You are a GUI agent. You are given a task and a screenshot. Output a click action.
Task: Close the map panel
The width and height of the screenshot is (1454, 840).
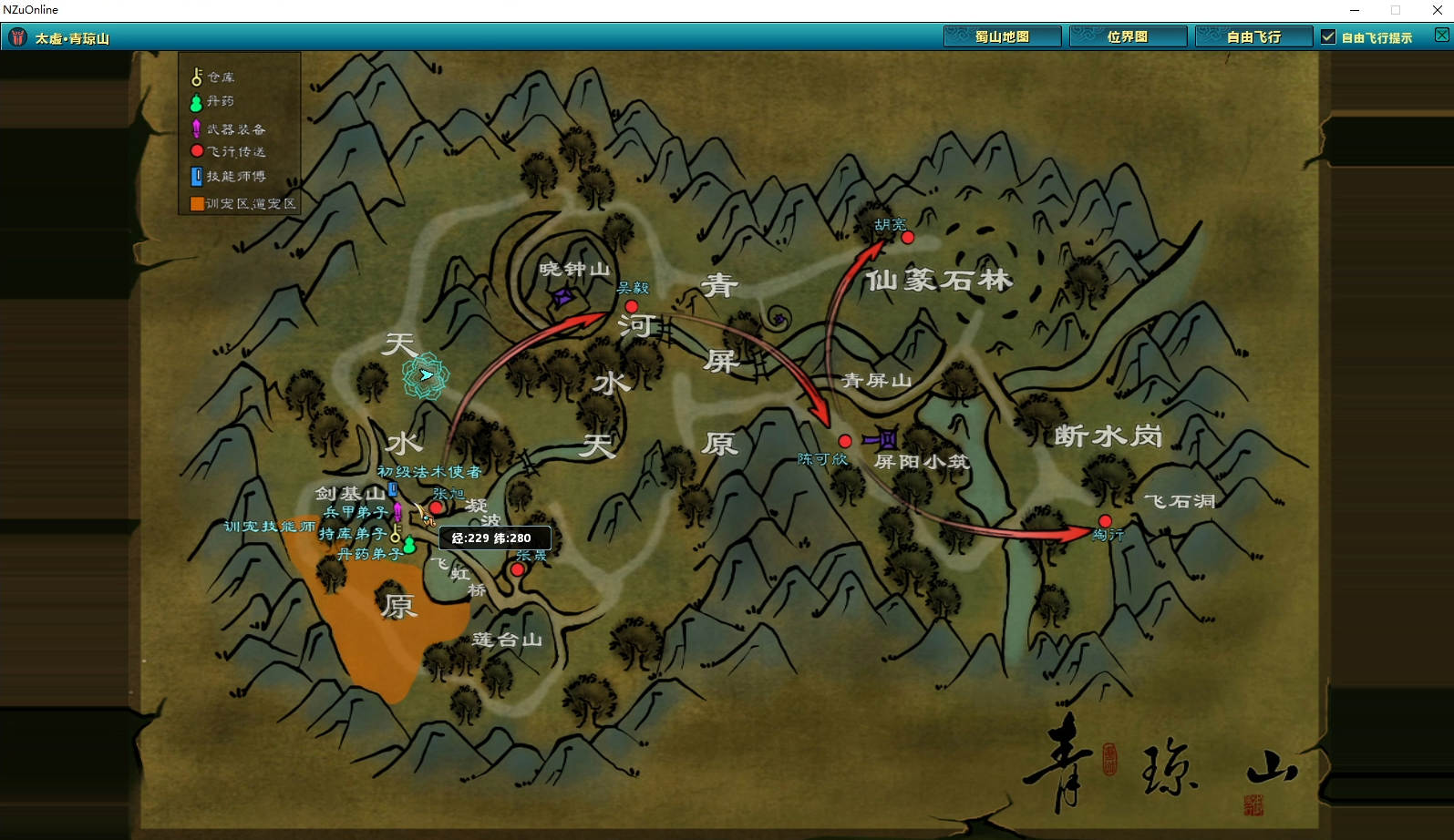coord(1441,36)
